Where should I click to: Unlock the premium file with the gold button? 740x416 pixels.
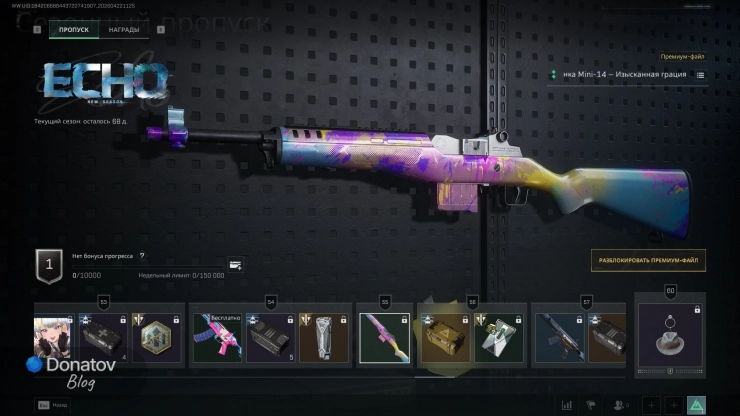point(647,259)
